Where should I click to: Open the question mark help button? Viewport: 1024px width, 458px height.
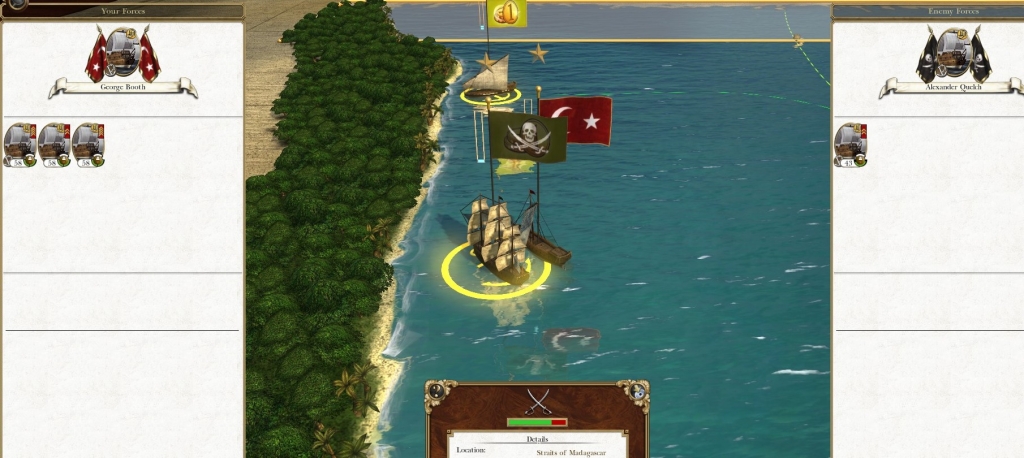coord(436,393)
